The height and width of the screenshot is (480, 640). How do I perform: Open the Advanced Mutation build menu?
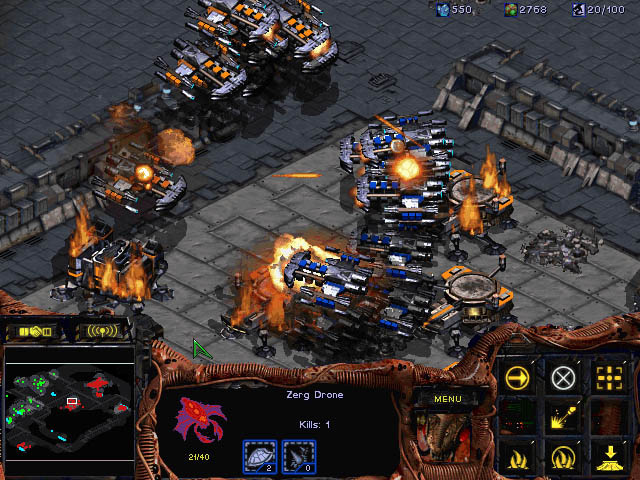(x=564, y=458)
